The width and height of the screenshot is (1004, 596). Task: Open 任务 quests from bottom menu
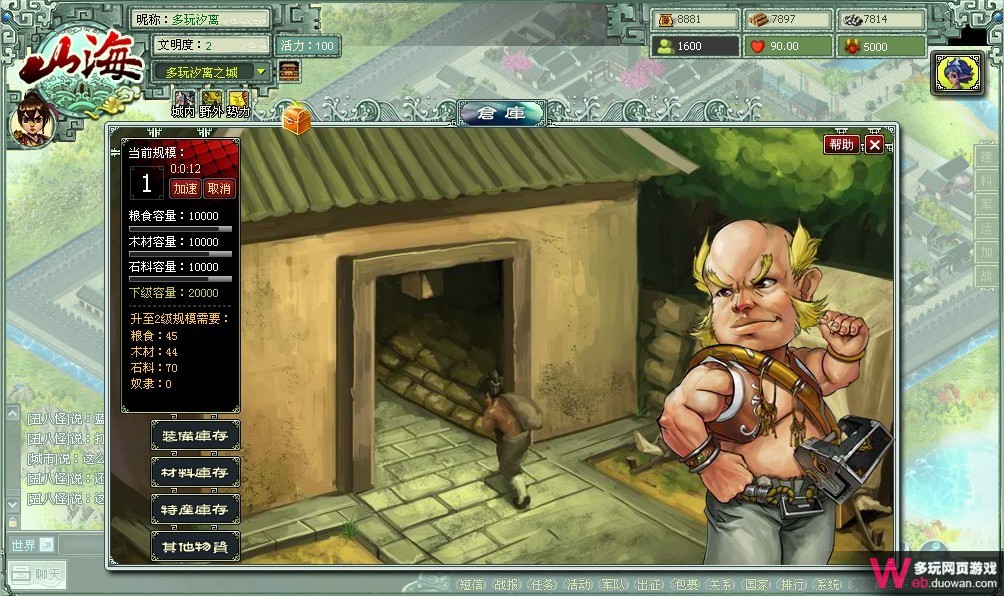coord(543,585)
